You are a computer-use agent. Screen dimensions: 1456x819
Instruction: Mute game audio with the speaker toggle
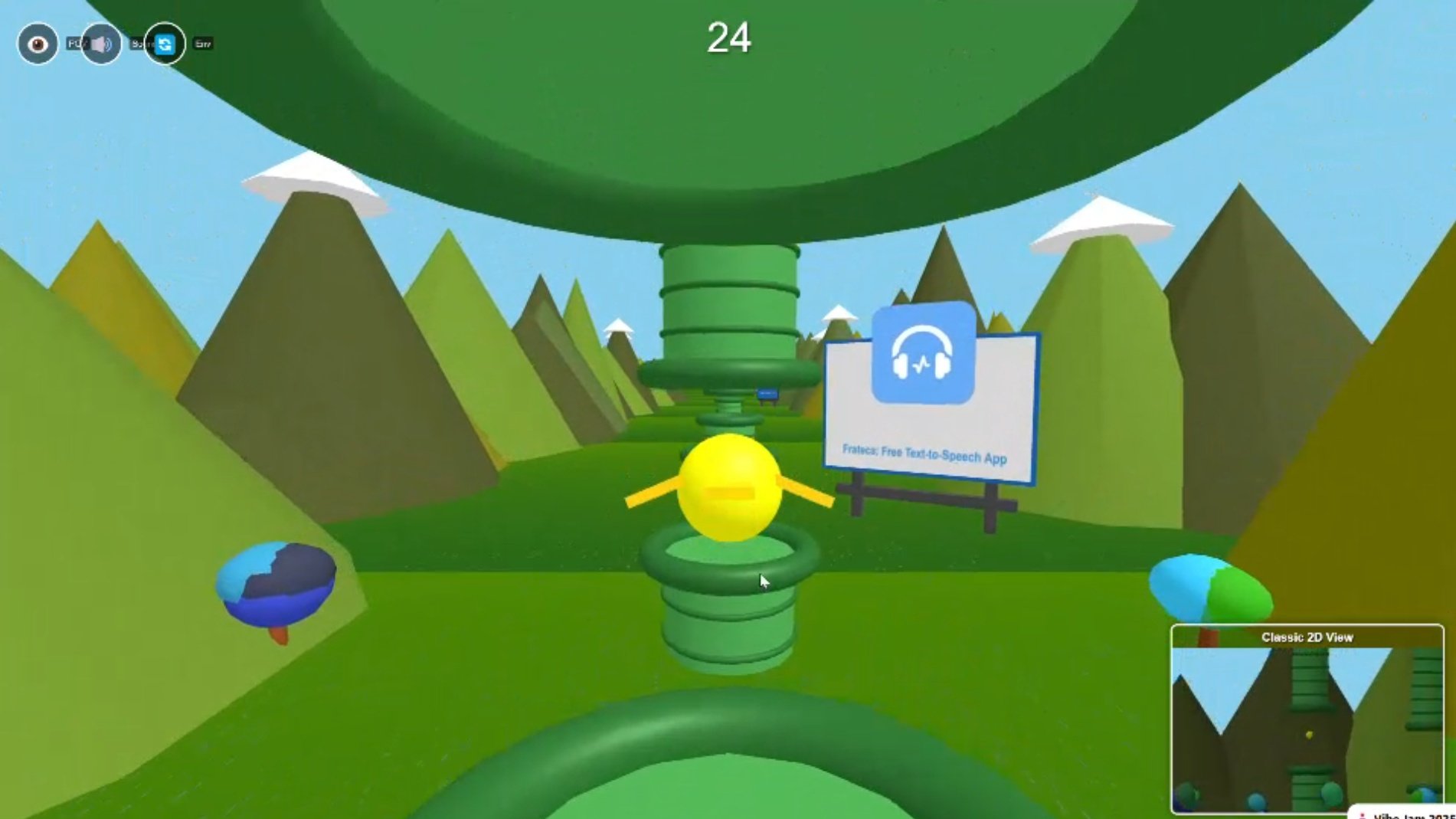102,44
